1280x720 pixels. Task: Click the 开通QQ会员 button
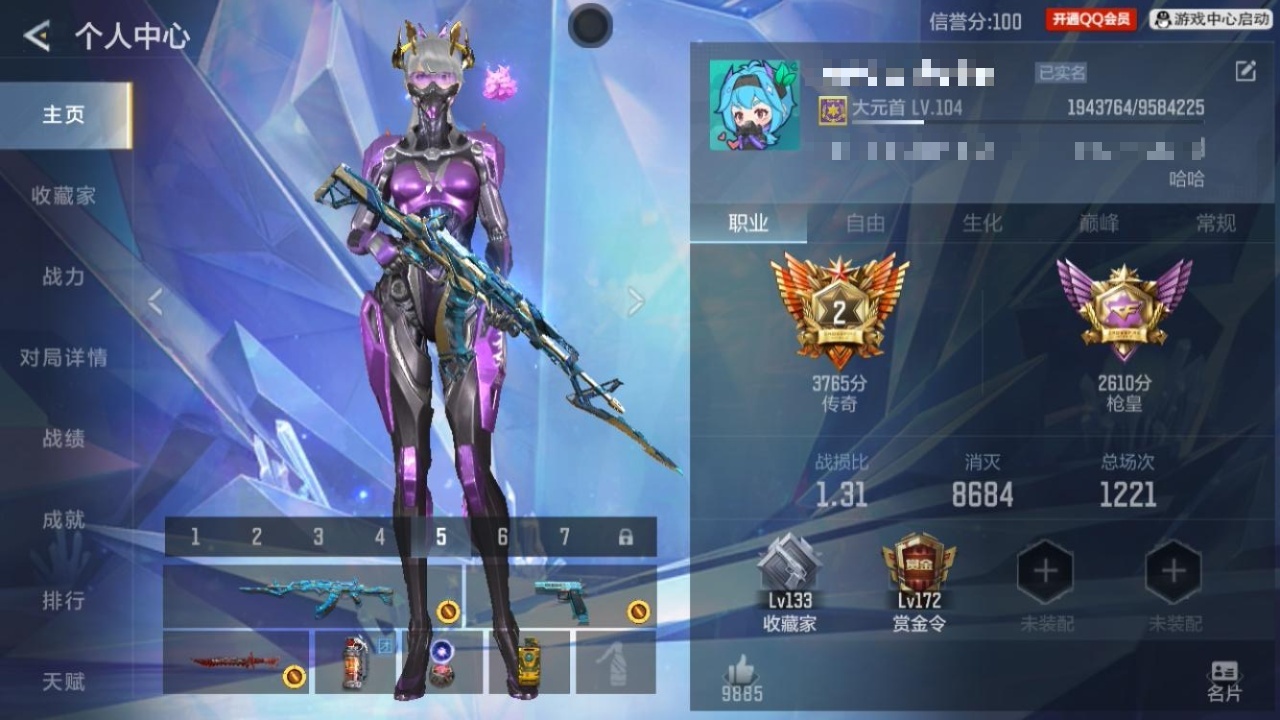pos(1091,19)
